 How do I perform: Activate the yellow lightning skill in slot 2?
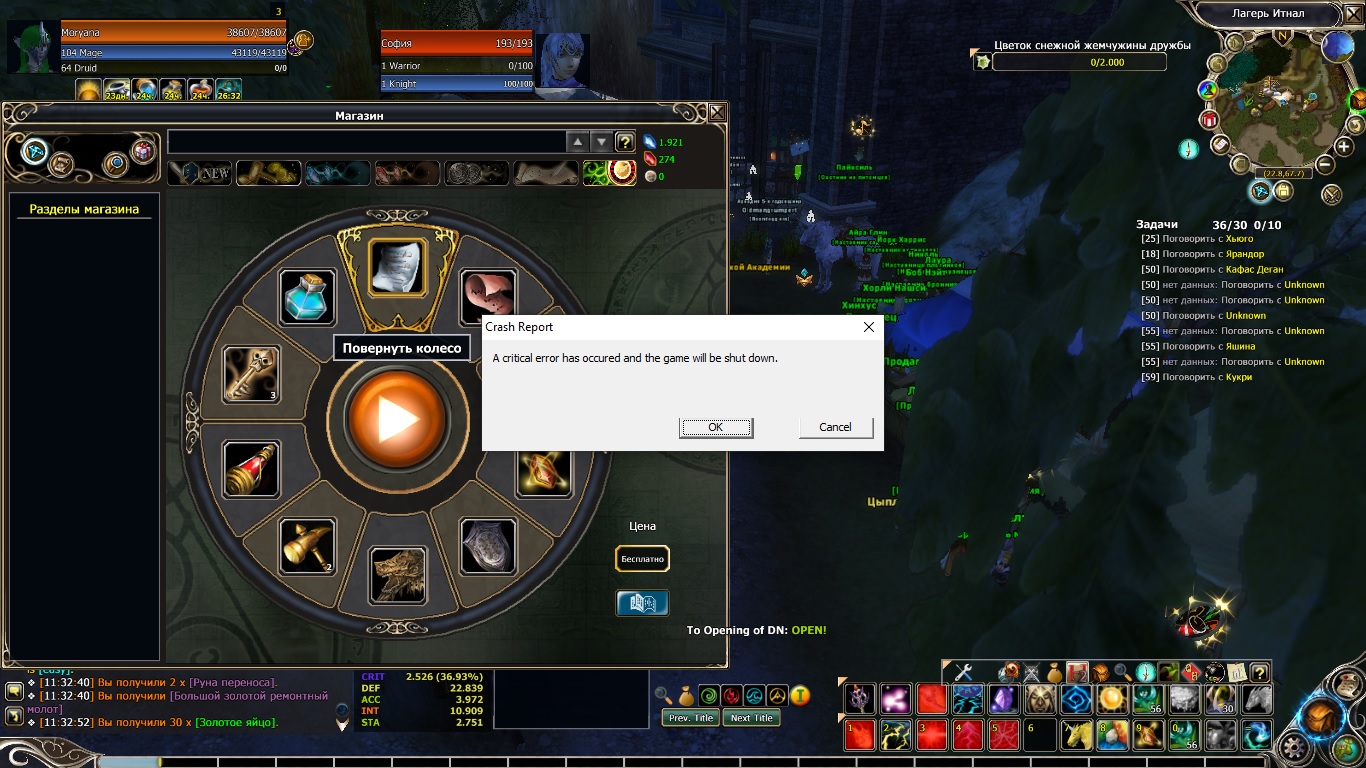coord(897,735)
